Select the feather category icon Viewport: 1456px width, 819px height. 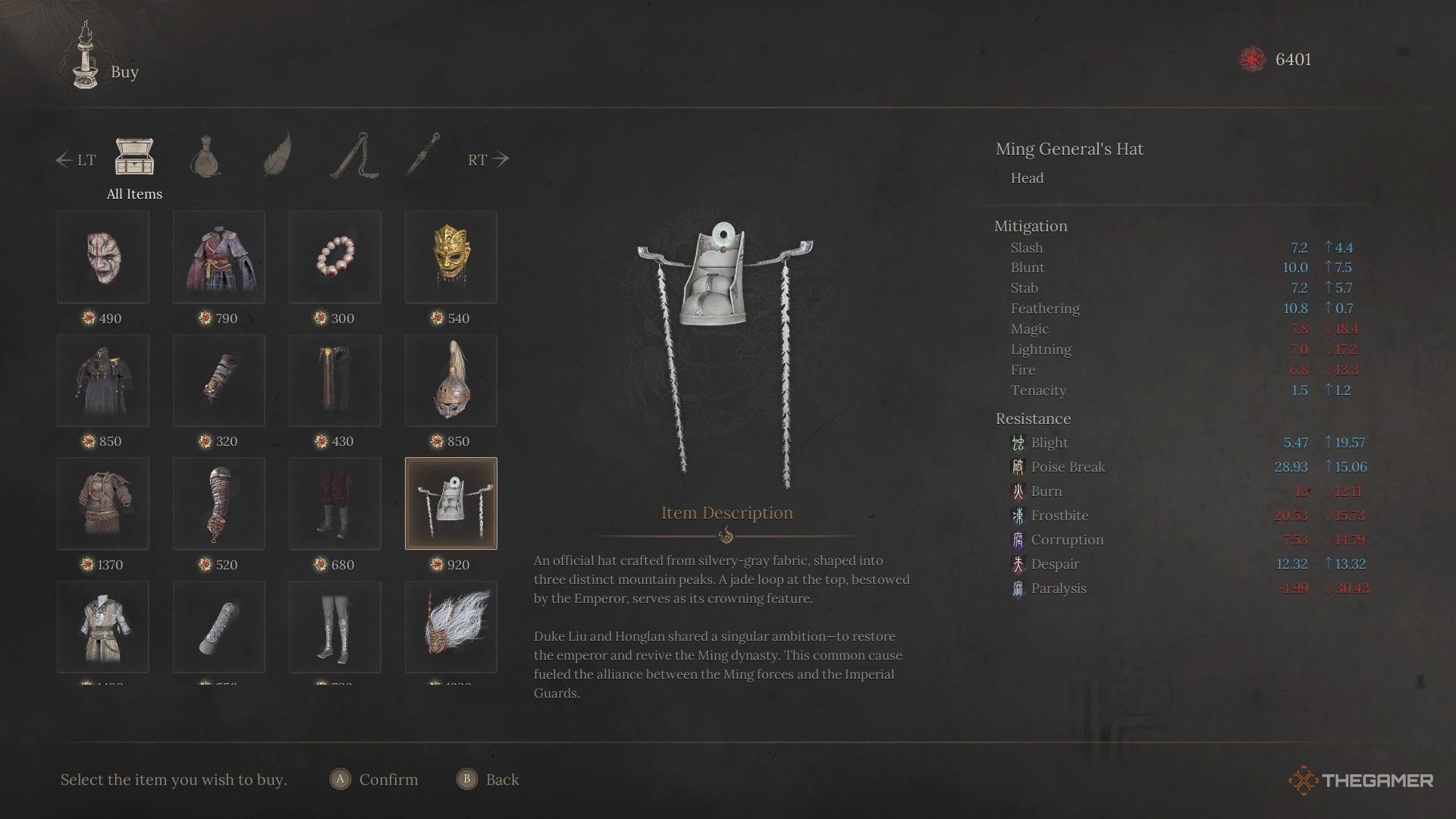[x=278, y=157]
